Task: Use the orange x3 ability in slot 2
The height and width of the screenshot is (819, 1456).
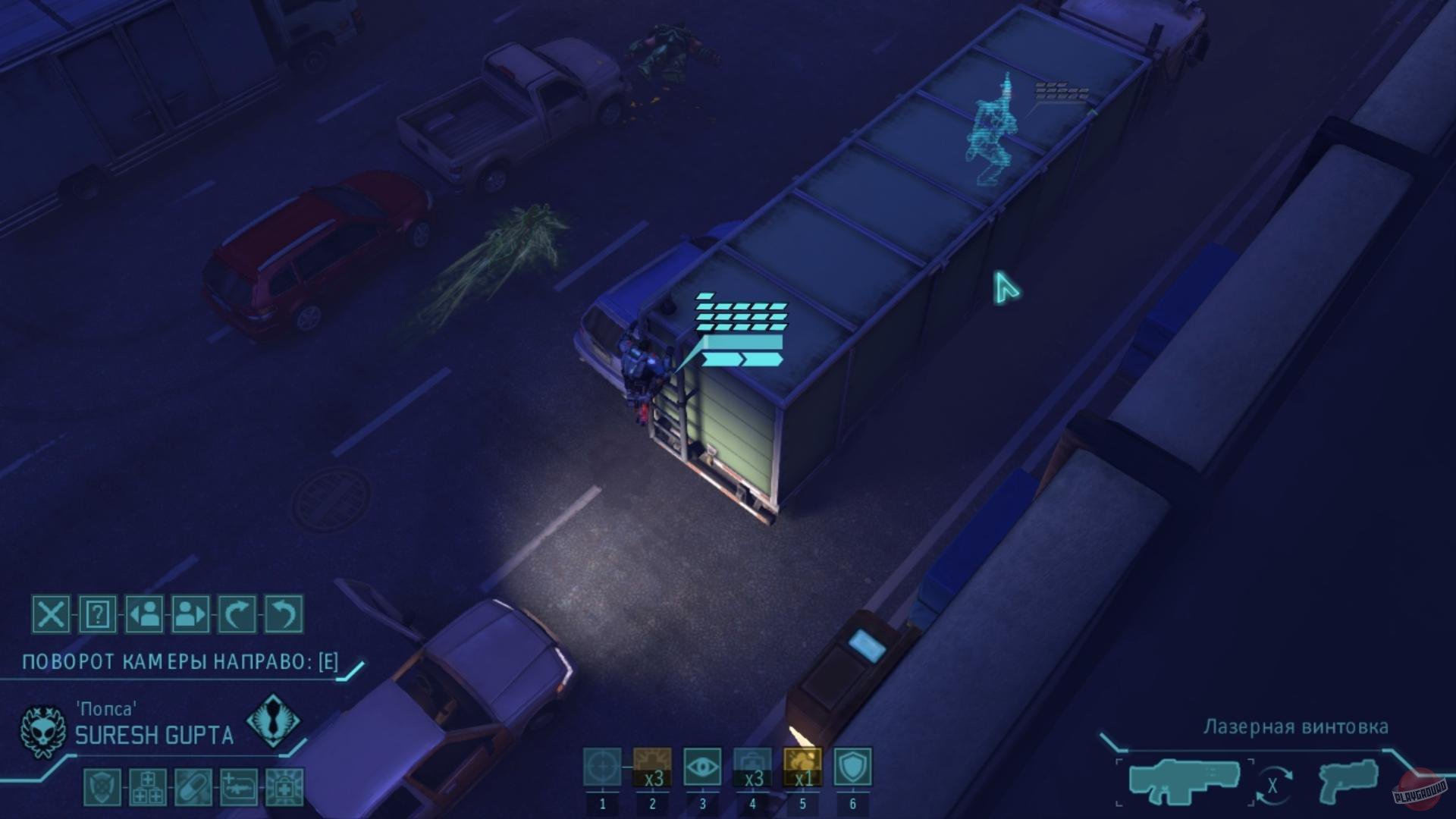Action: click(652, 767)
